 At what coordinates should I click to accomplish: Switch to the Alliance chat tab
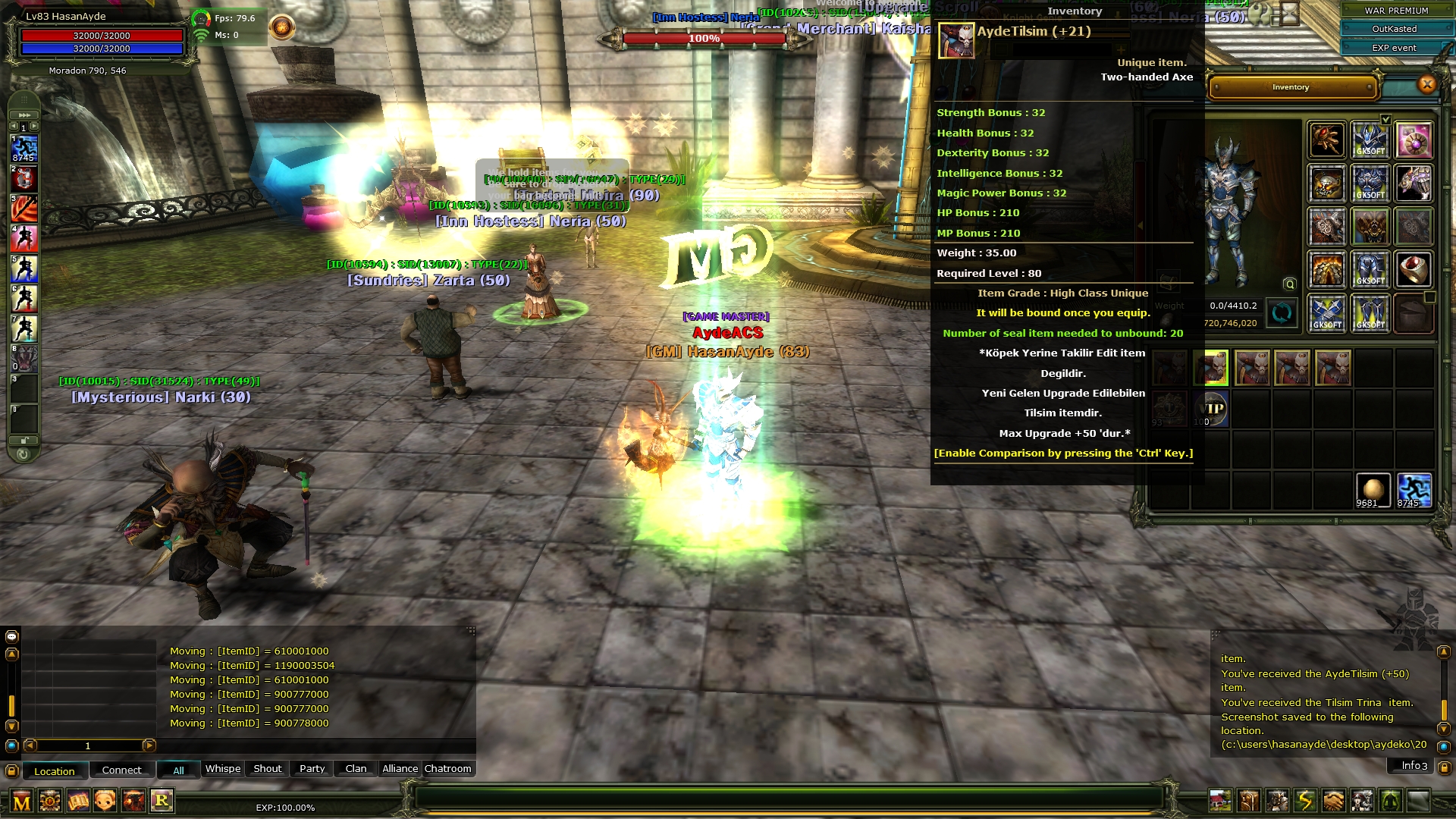(x=400, y=769)
